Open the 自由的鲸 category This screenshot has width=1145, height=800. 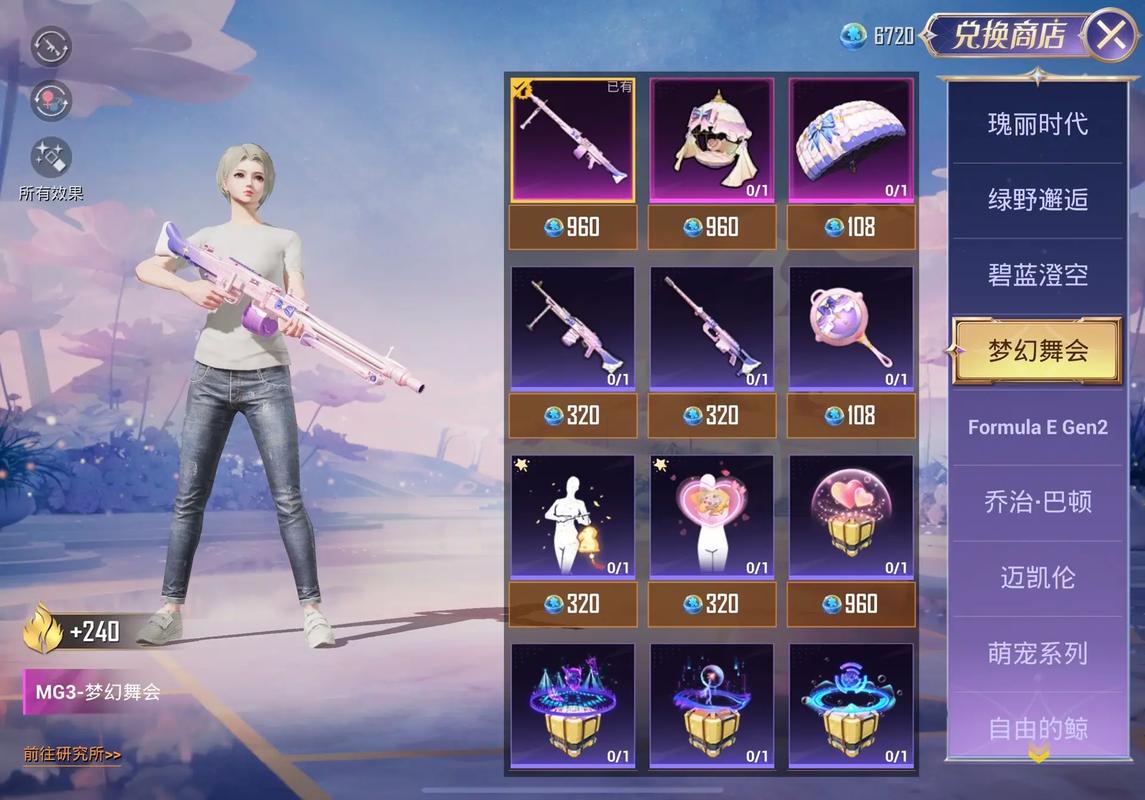coord(1037,728)
